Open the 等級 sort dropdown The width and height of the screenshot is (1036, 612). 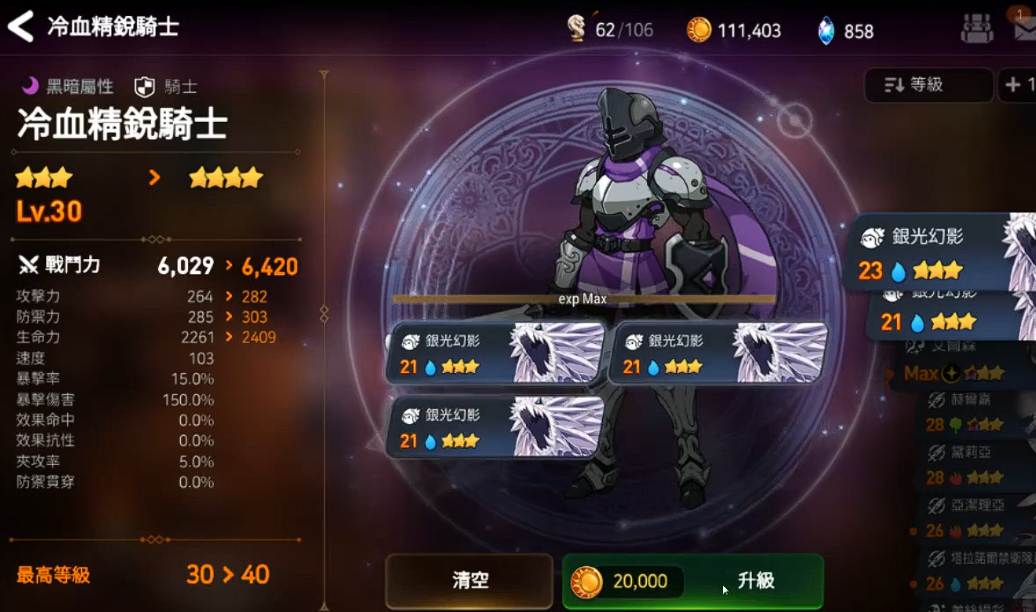[927, 86]
